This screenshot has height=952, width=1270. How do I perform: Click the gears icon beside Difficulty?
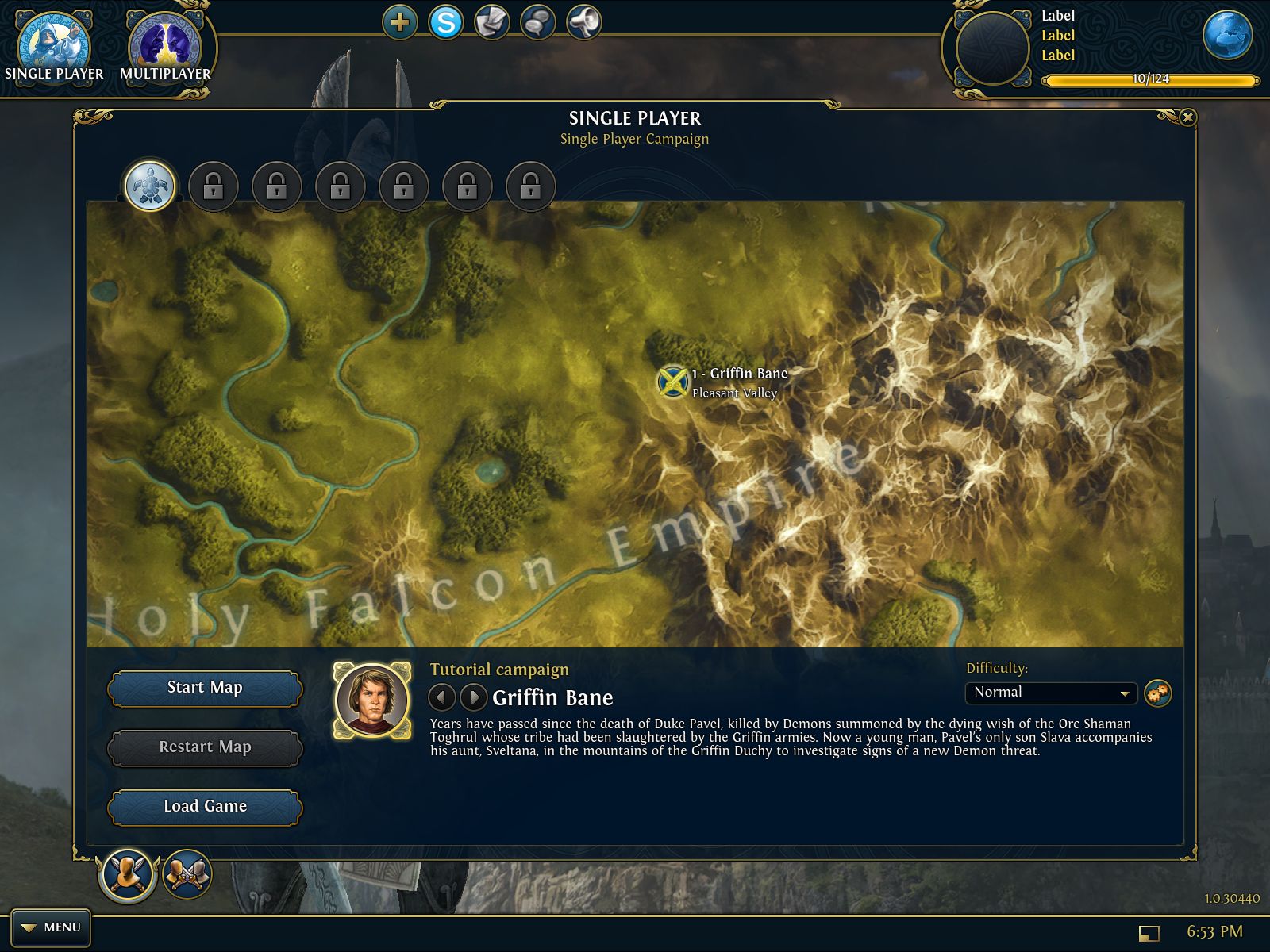click(x=1158, y=693)
